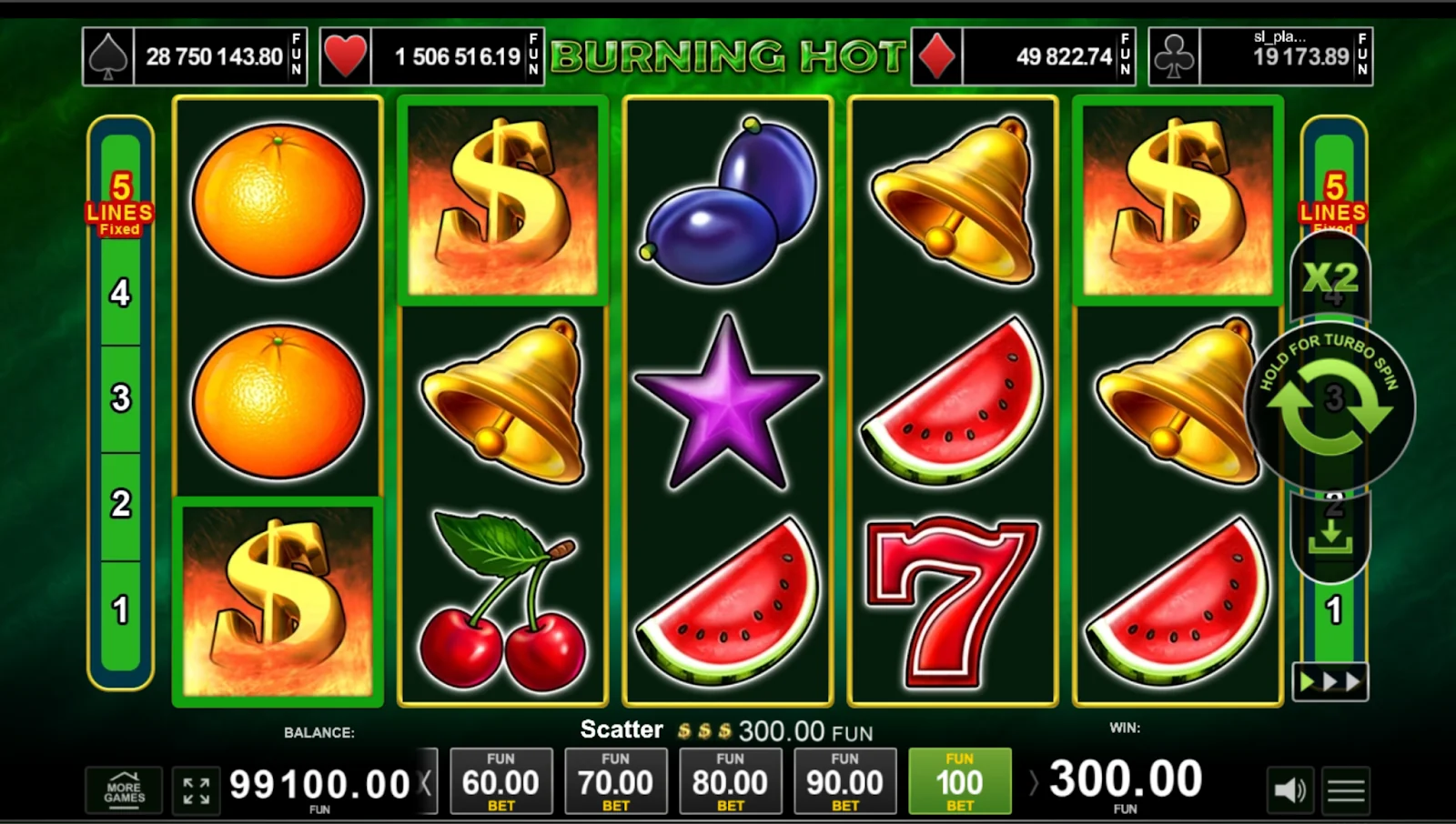The width and height of the screenshot is (1456, 824).
Task: Open the diamond jackpot panel
Action: 1023,56
